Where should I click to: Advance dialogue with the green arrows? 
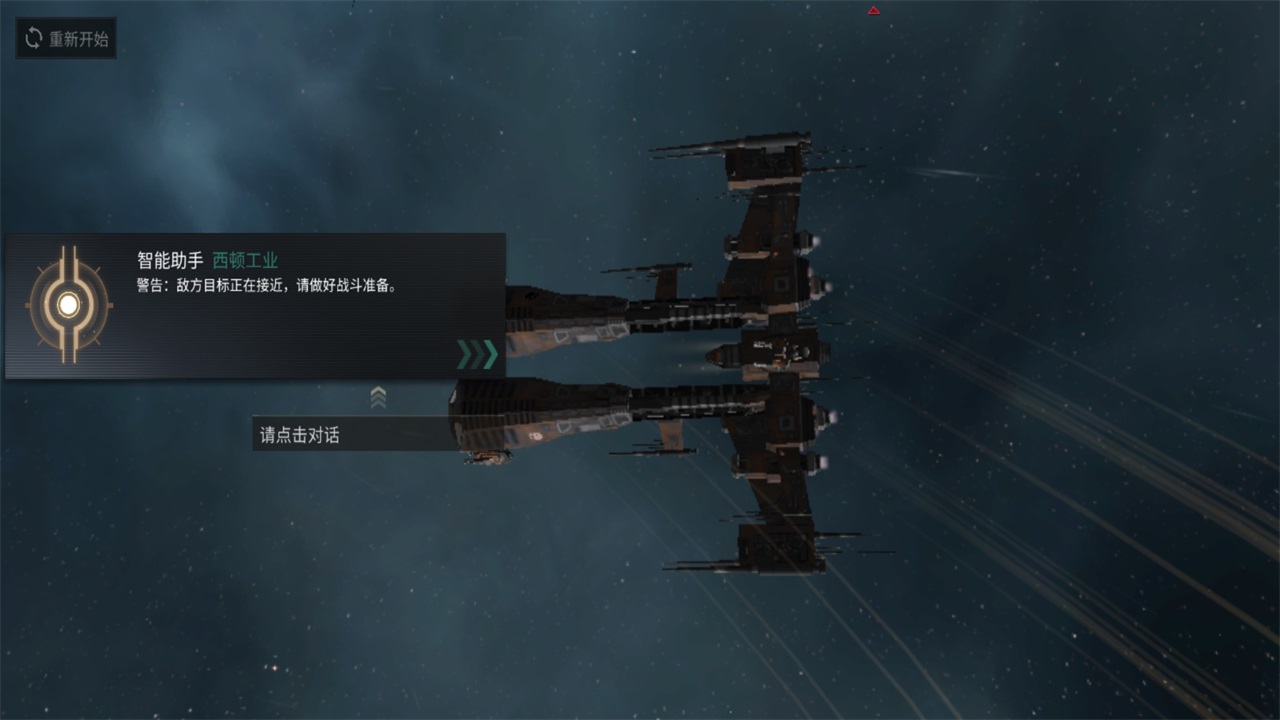(x=476, y=354)
